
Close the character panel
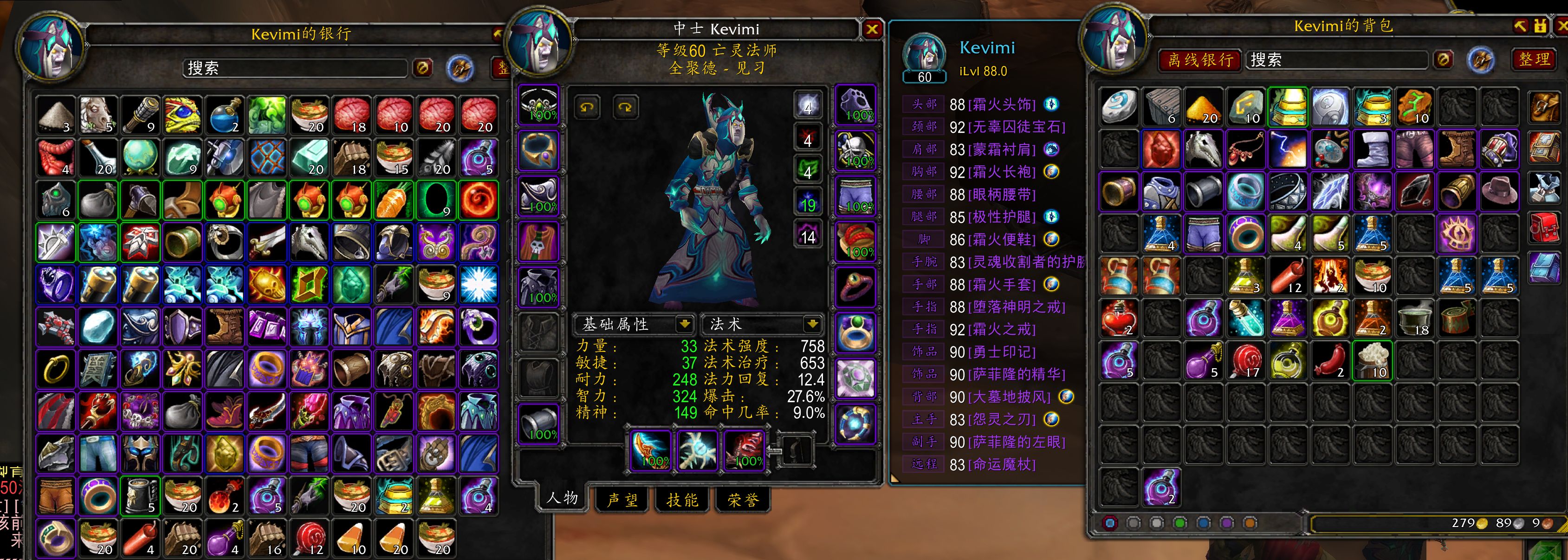[872, 29]
